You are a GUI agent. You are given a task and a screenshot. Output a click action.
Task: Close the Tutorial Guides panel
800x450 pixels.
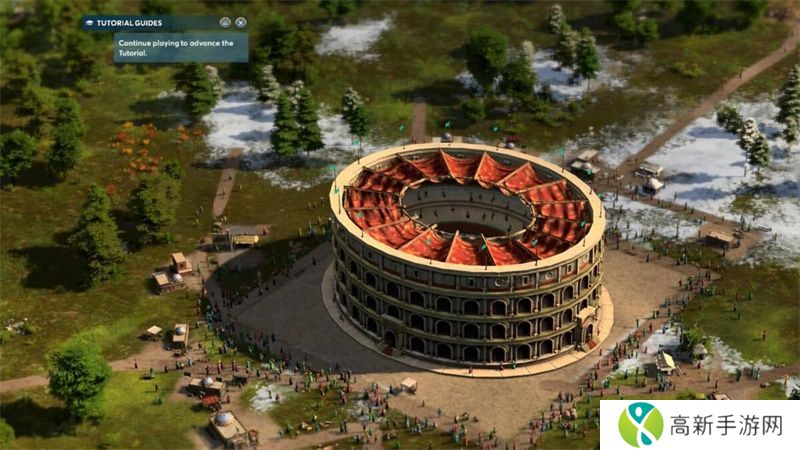241,22
